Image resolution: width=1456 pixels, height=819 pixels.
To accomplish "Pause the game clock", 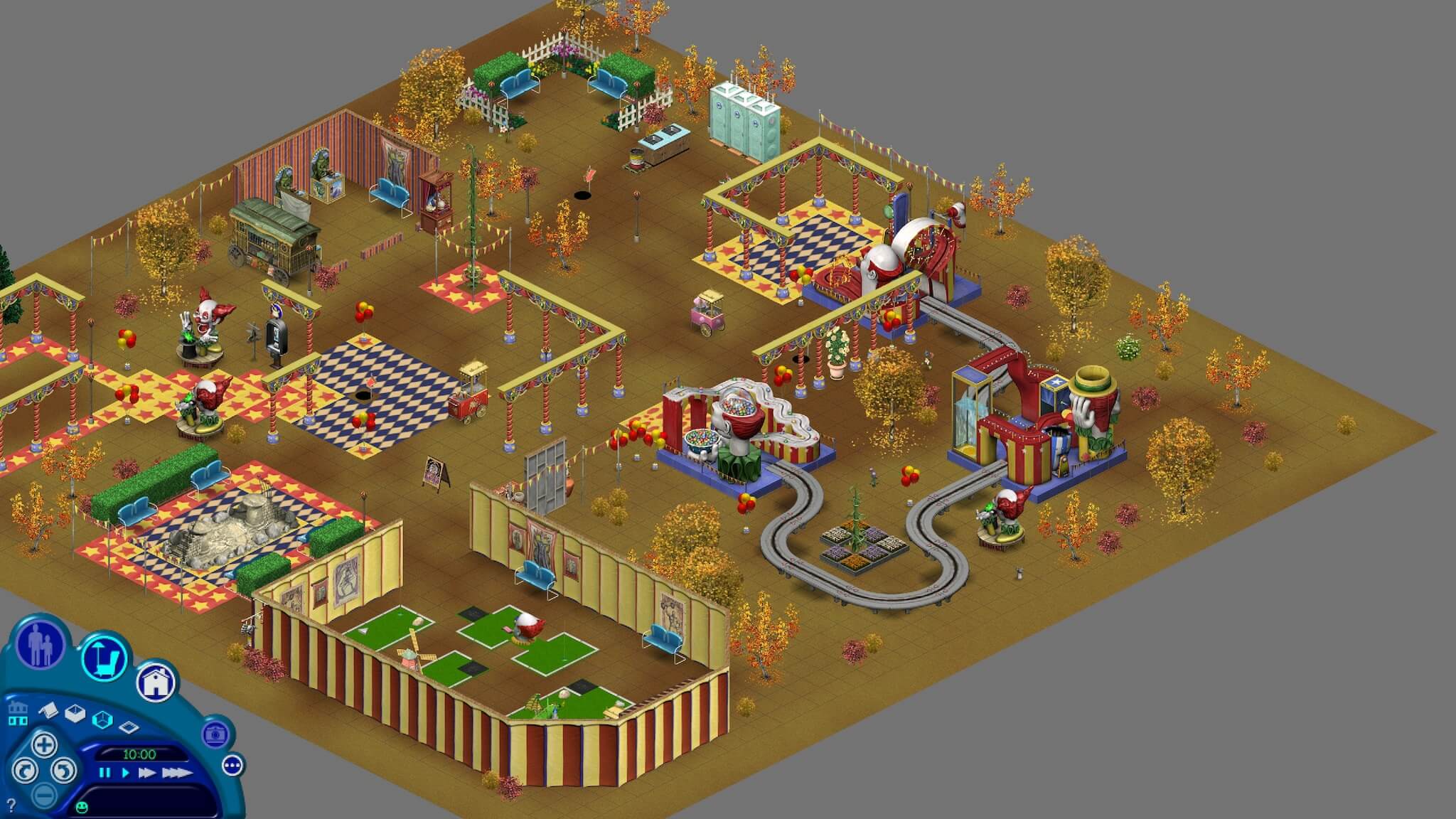I will click(x=105, y=773).
